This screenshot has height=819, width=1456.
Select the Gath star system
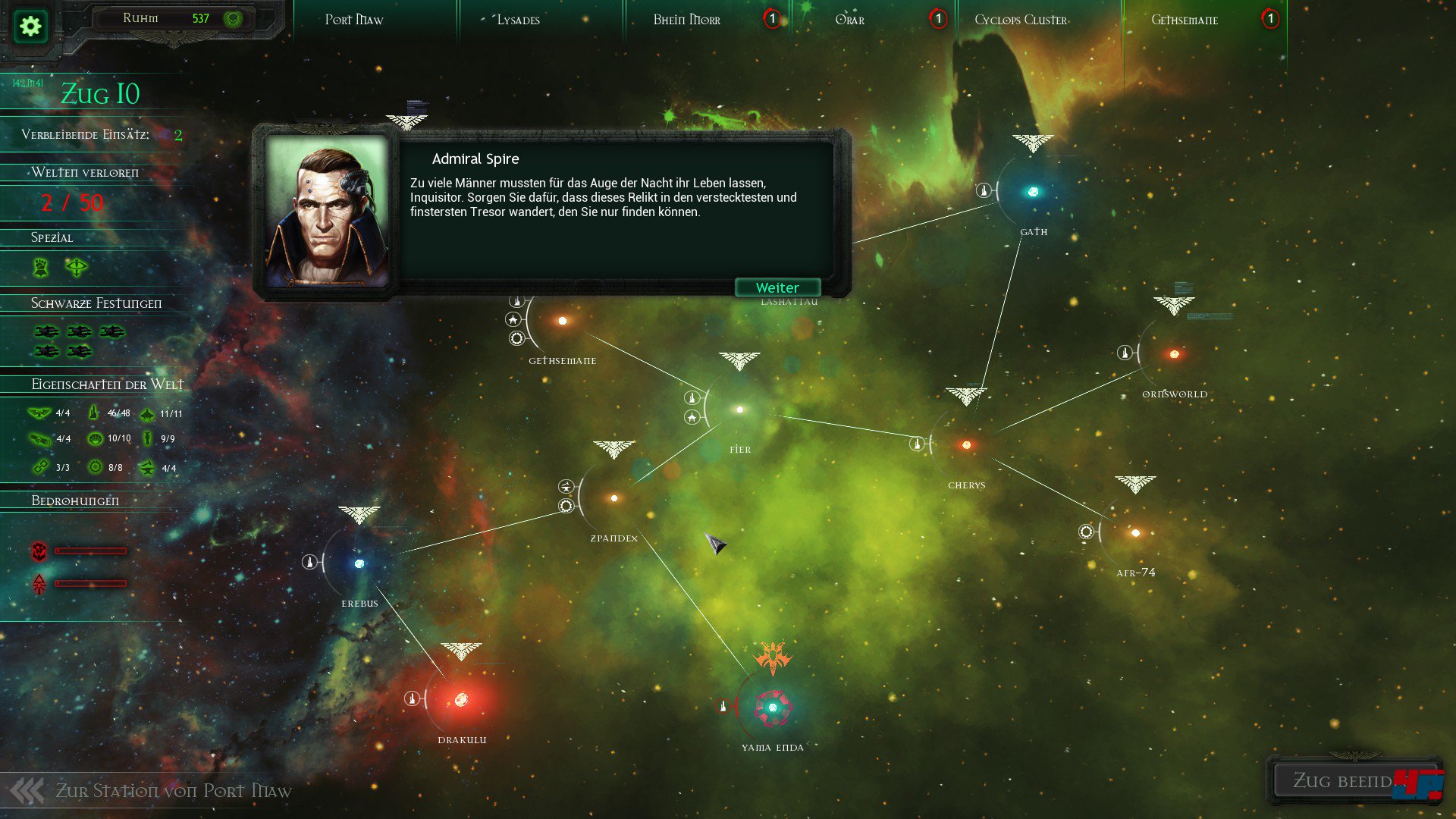[1033, 192]
